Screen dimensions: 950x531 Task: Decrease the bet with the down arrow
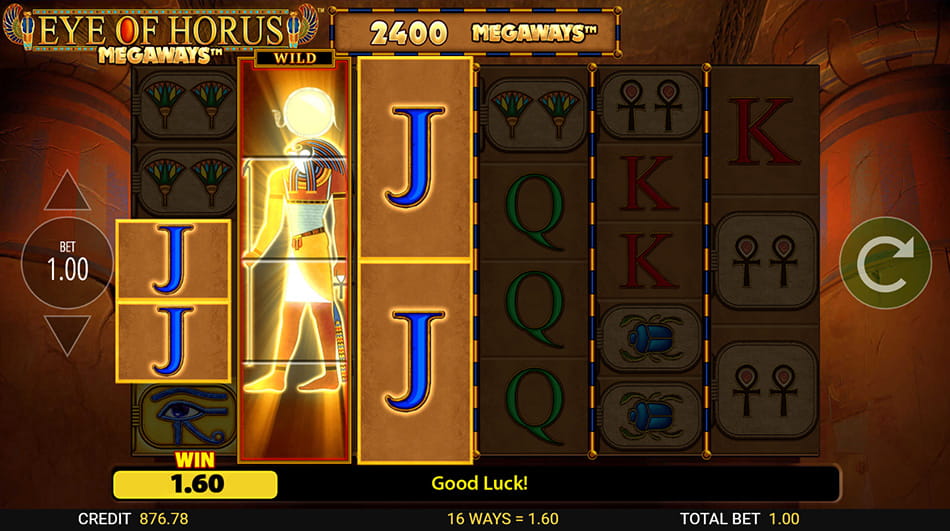67,335
